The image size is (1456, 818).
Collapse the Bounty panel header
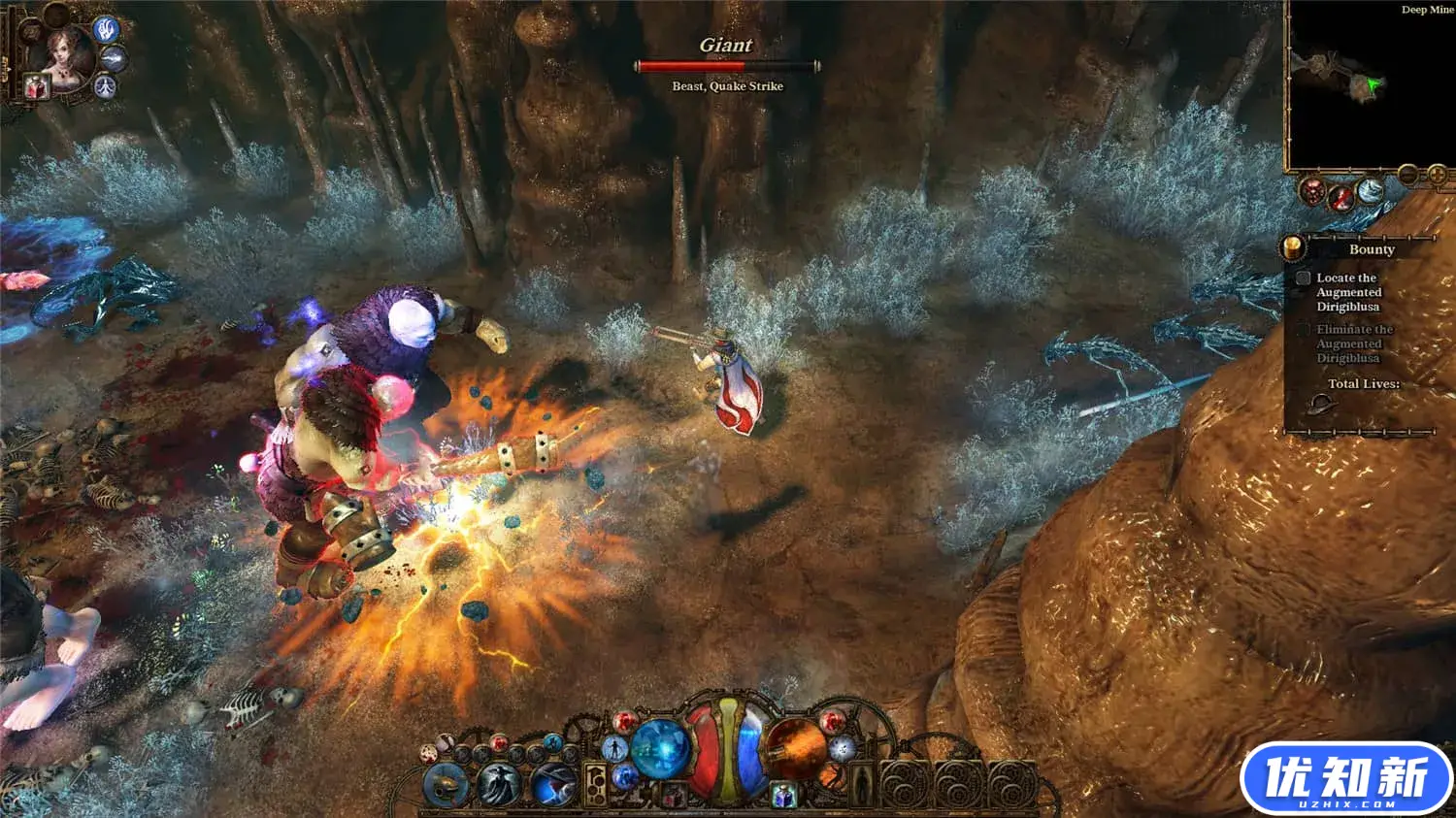(1373, 249)
